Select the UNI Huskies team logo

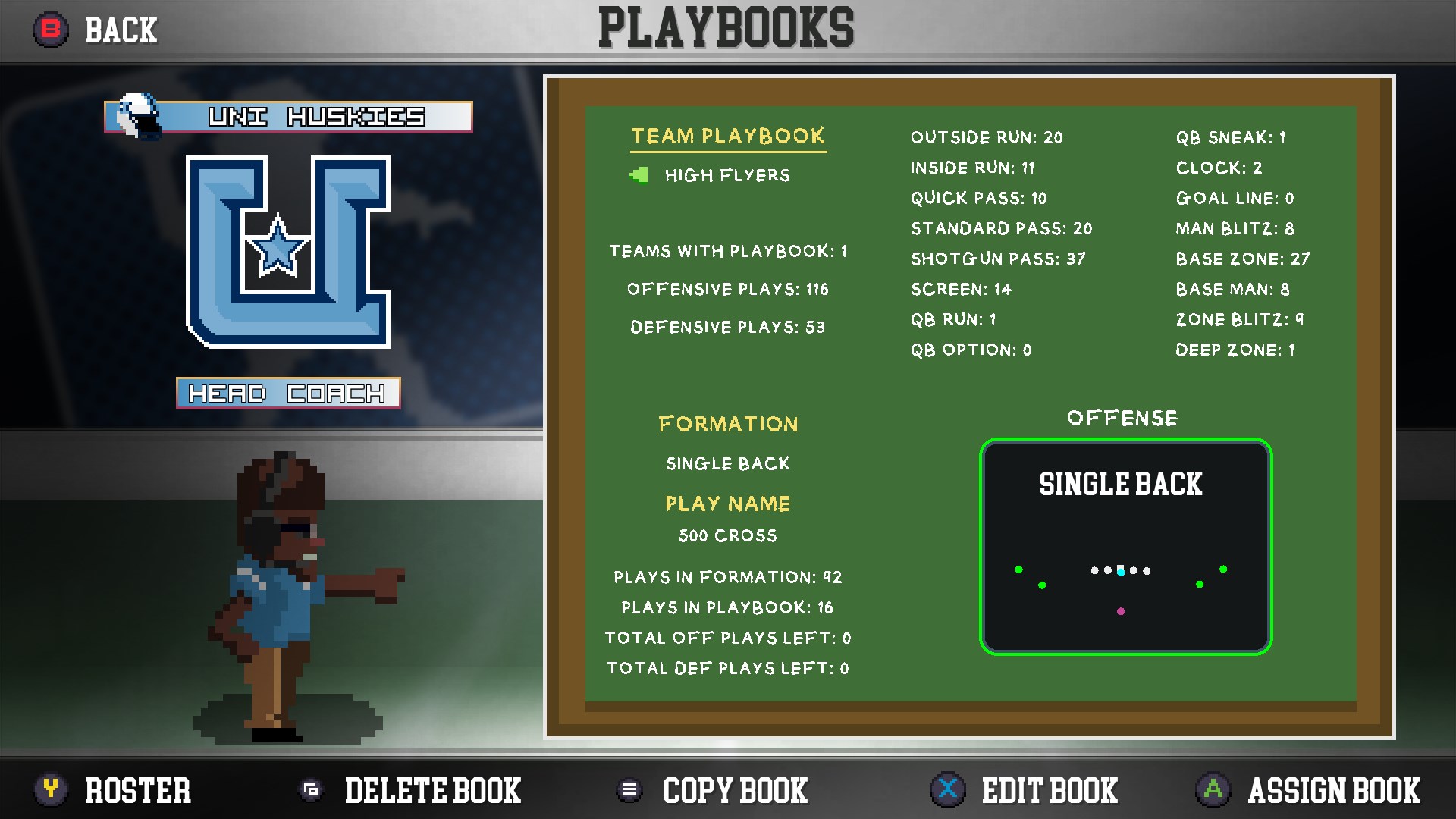click(x=288, y=250)
